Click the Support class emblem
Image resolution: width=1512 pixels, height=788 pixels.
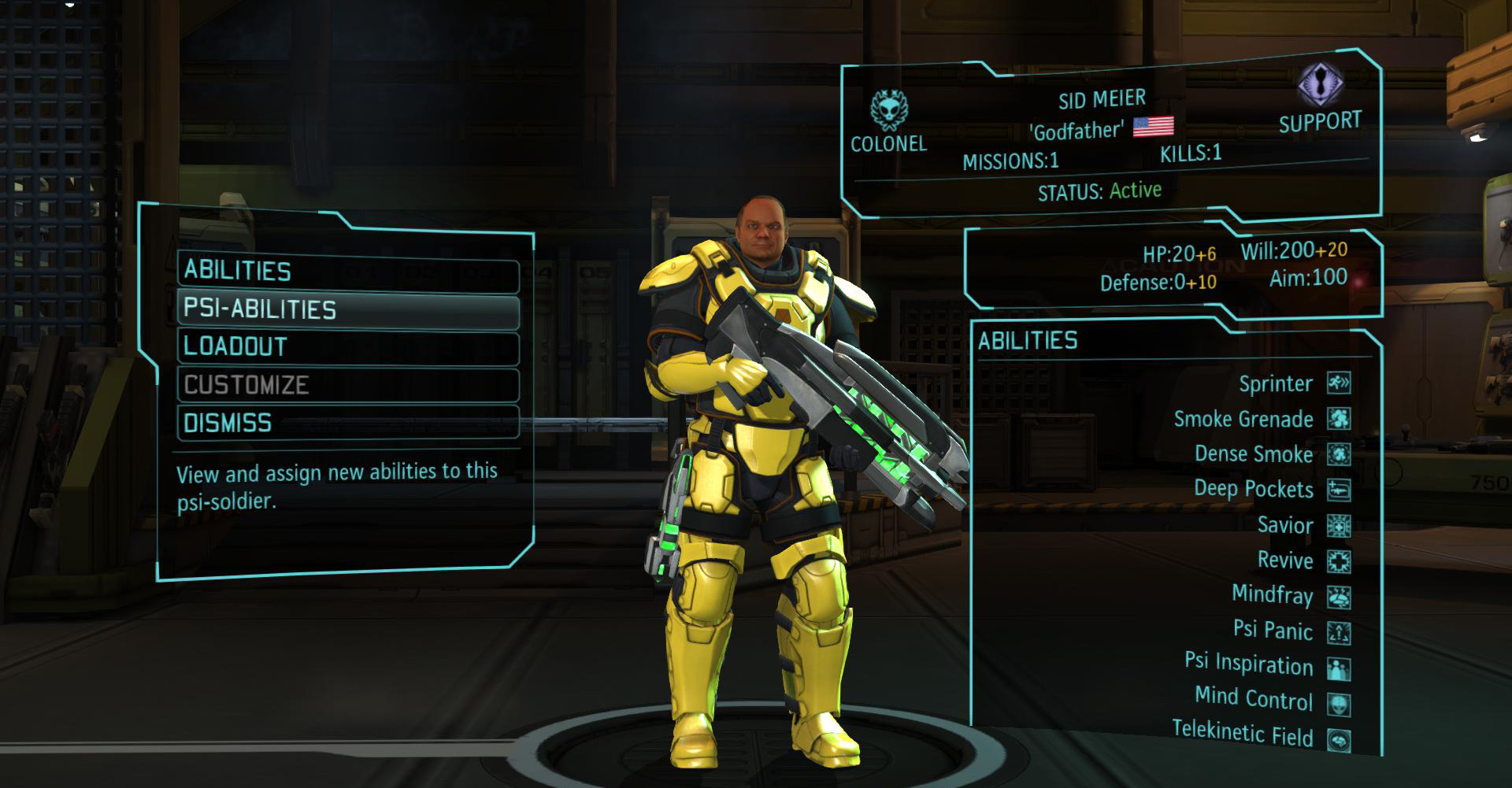(x=1320, y=84)
